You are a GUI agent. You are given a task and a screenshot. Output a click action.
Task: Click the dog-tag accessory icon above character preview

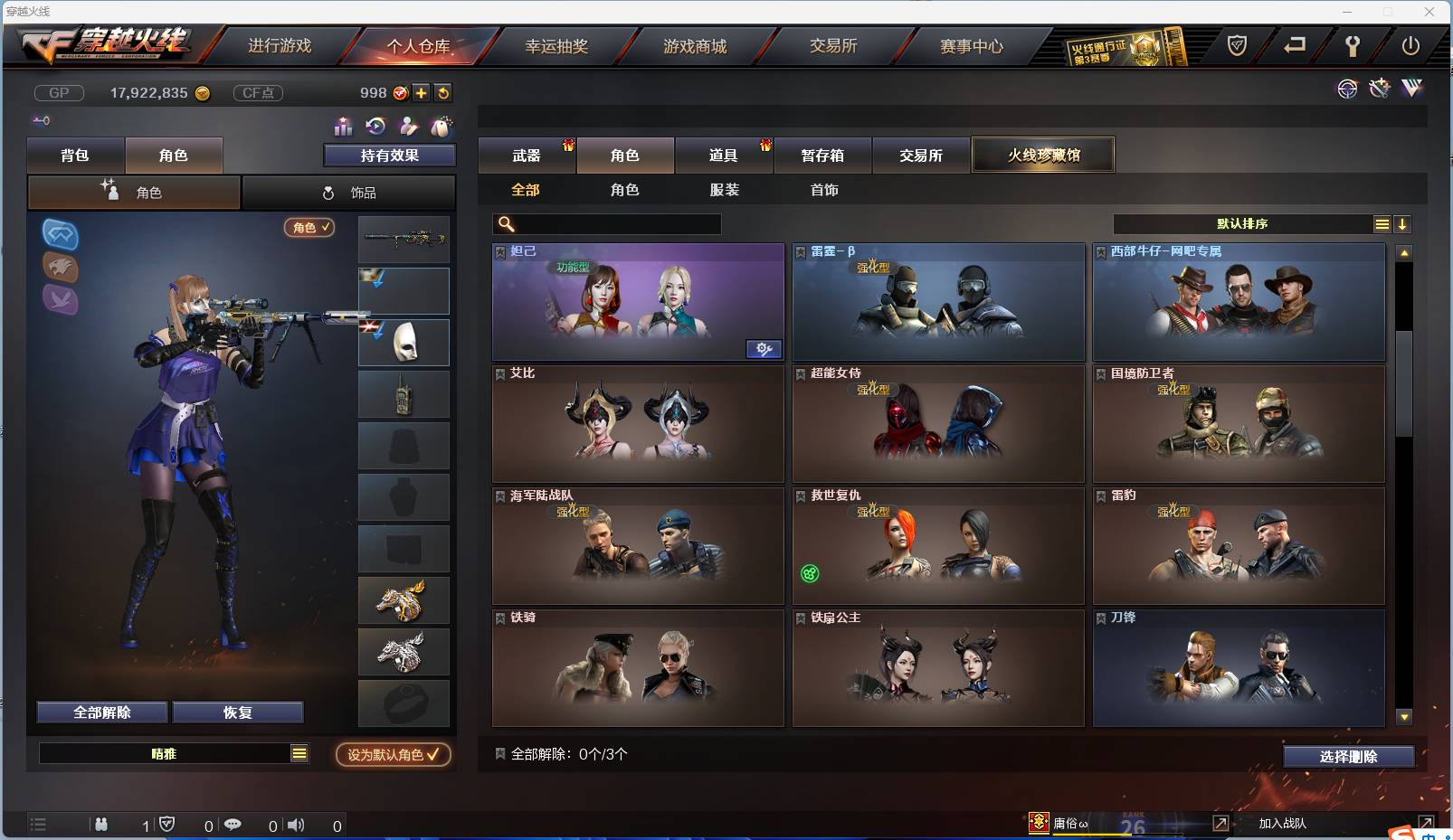(442, 127)
